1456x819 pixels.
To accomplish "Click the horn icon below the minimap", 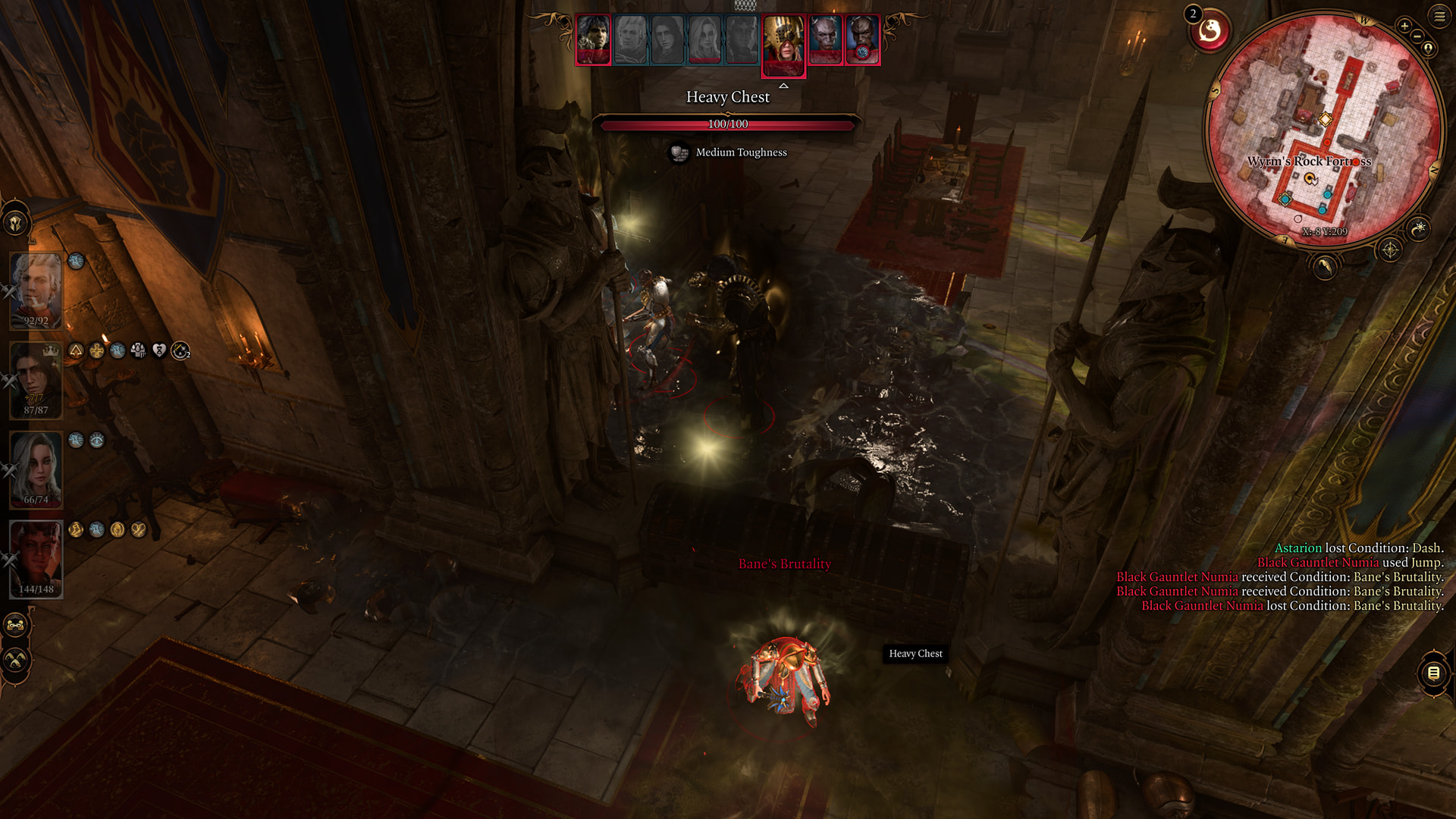I will click(1325, 266).
